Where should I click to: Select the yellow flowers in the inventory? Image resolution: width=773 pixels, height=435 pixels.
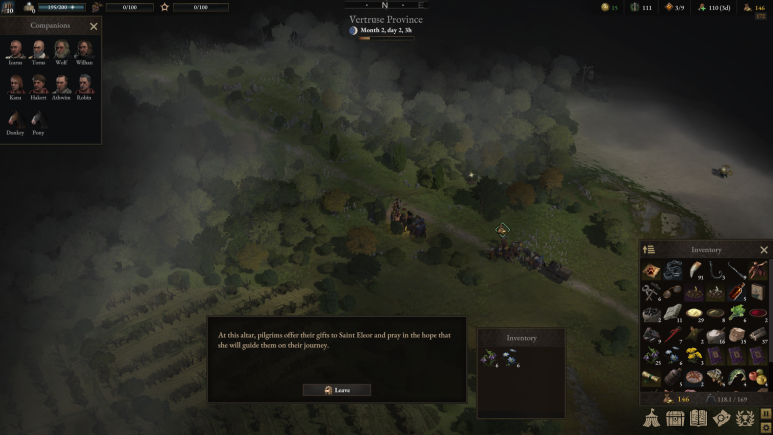click(692, 354)
